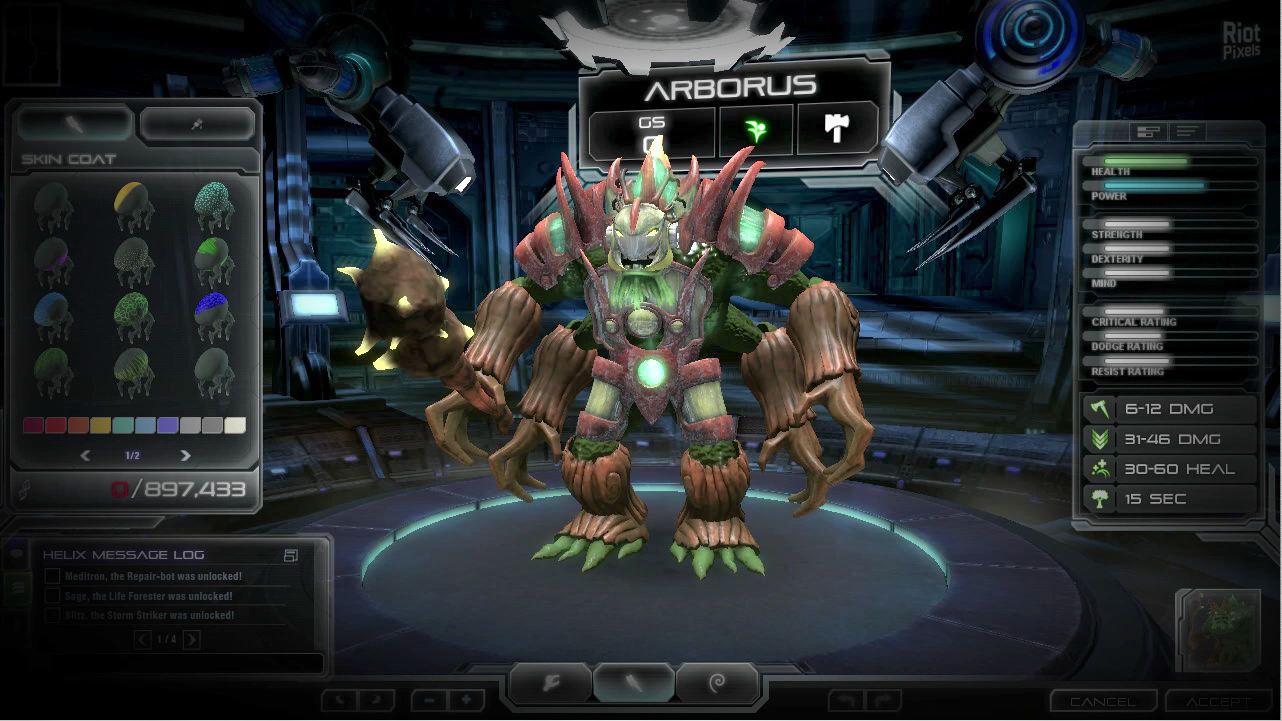1282x721 pixels.
Task: Go to previous skin coat page
Action: click(x=85, y=456)
